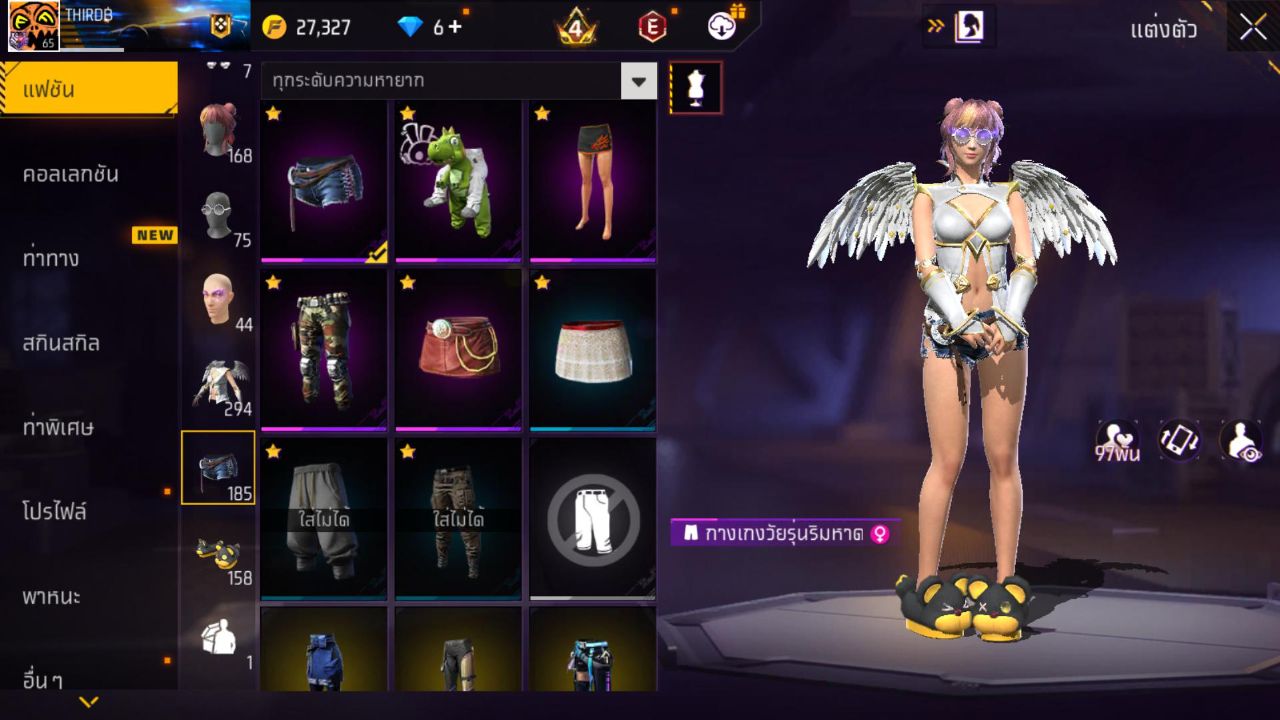Select the denim shorts item
This screenshot has width=1280, height=720.
point(324,181)
